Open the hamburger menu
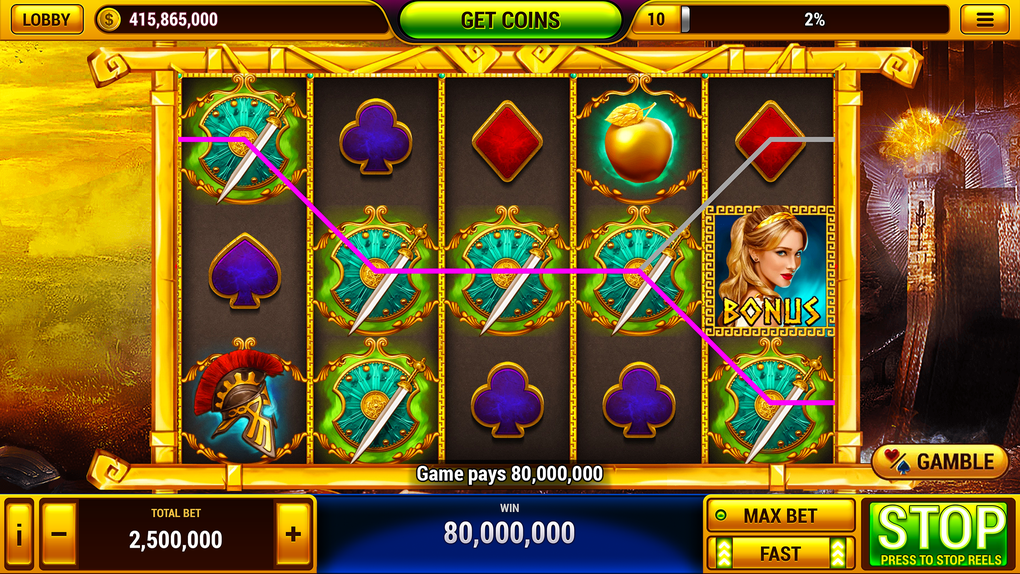The image size is (1020, 574). click(984, 19)
